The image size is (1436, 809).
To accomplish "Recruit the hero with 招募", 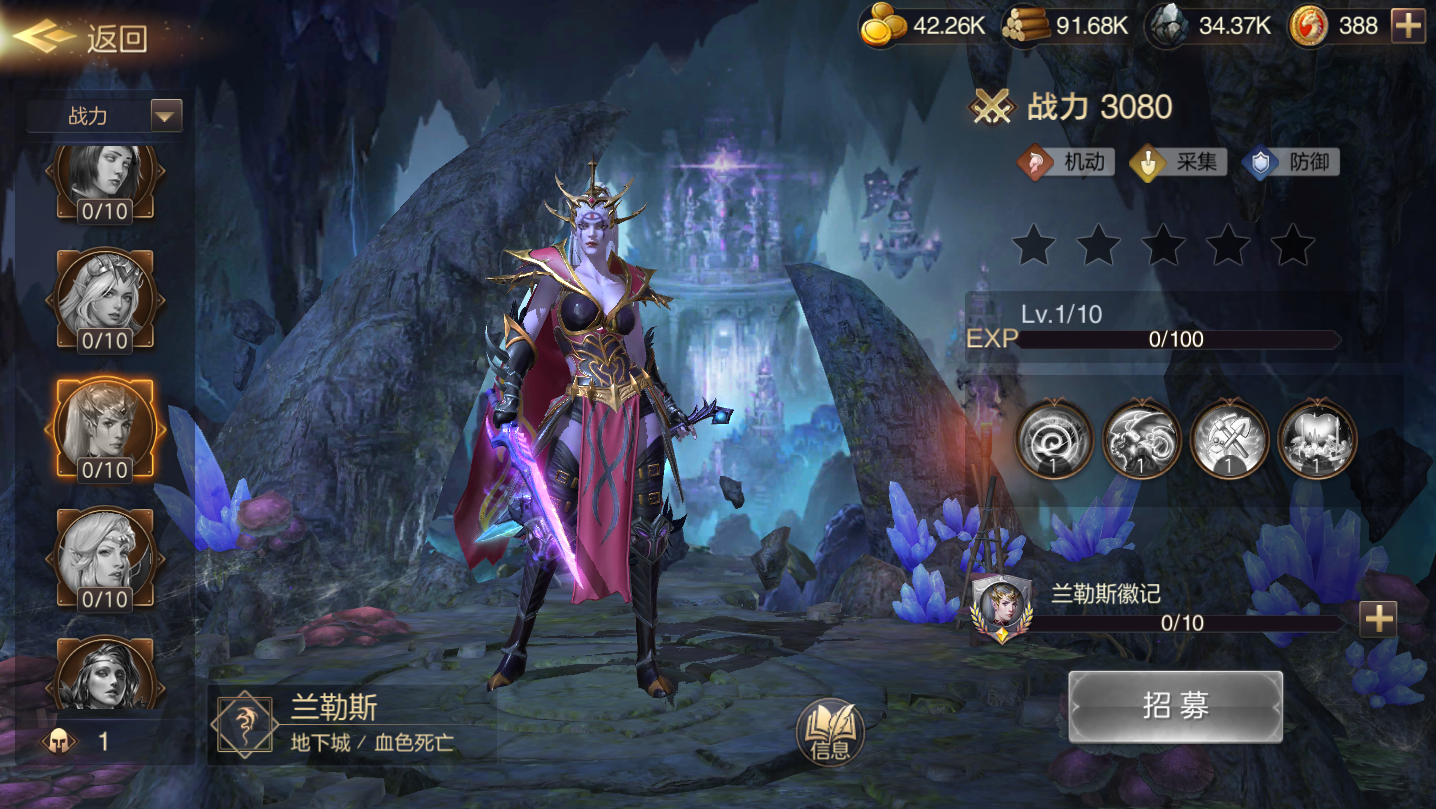I will coord(1175,706).
